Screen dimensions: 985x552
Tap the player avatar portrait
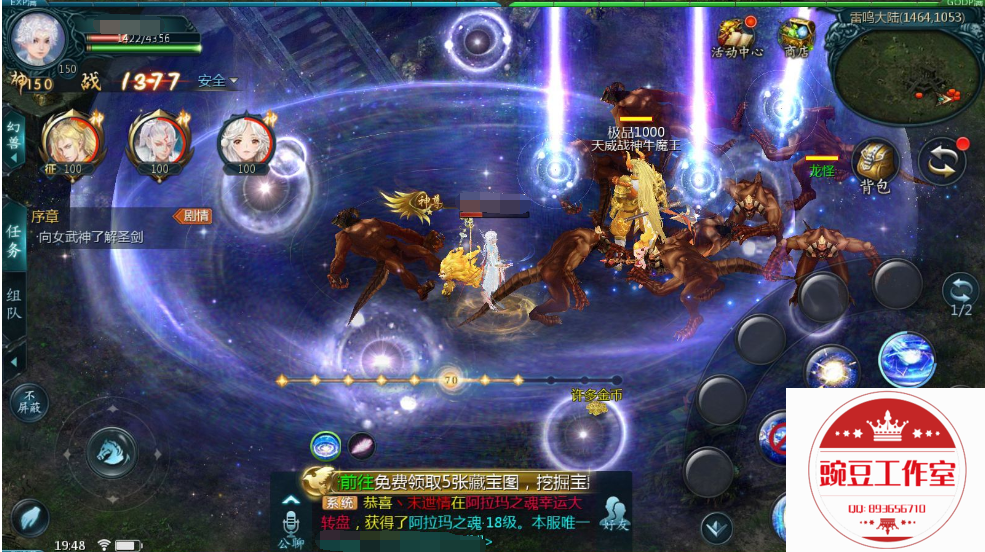pyautogui.click(x=38, y=38)
